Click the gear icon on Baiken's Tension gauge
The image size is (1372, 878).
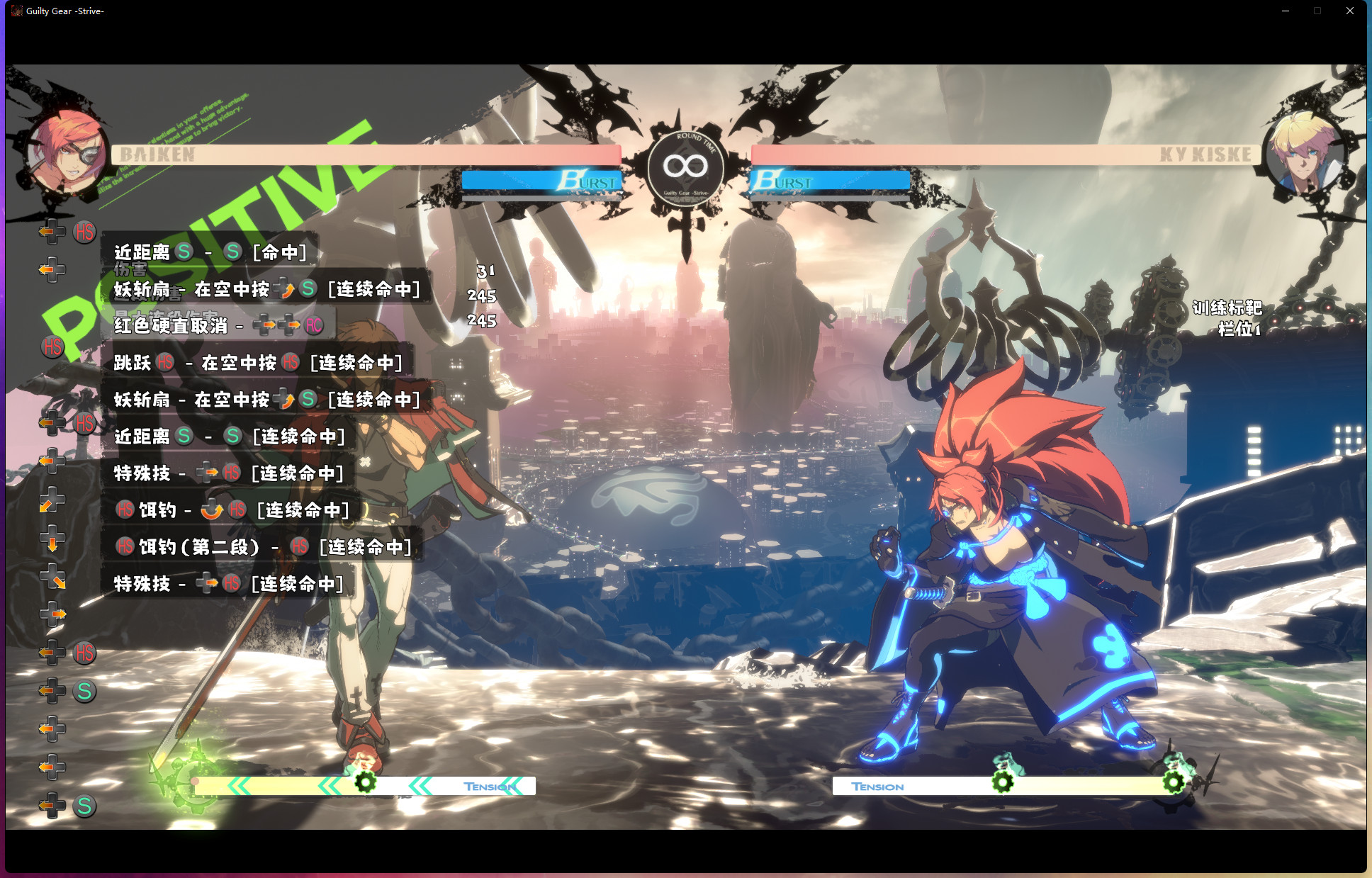[x=364, y=784]
